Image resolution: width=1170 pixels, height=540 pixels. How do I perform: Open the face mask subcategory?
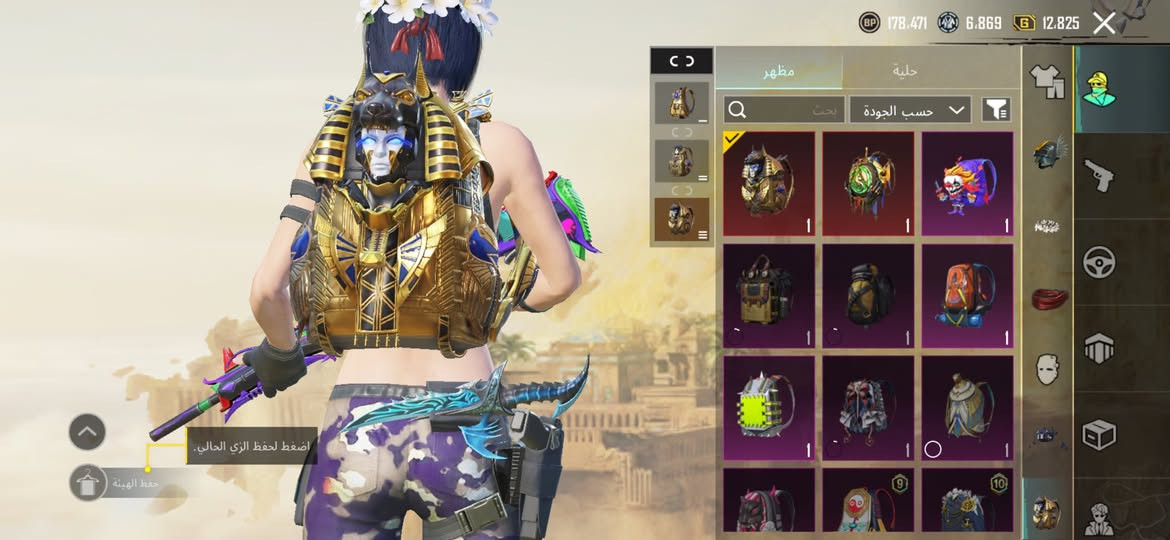coord(1047,368)
